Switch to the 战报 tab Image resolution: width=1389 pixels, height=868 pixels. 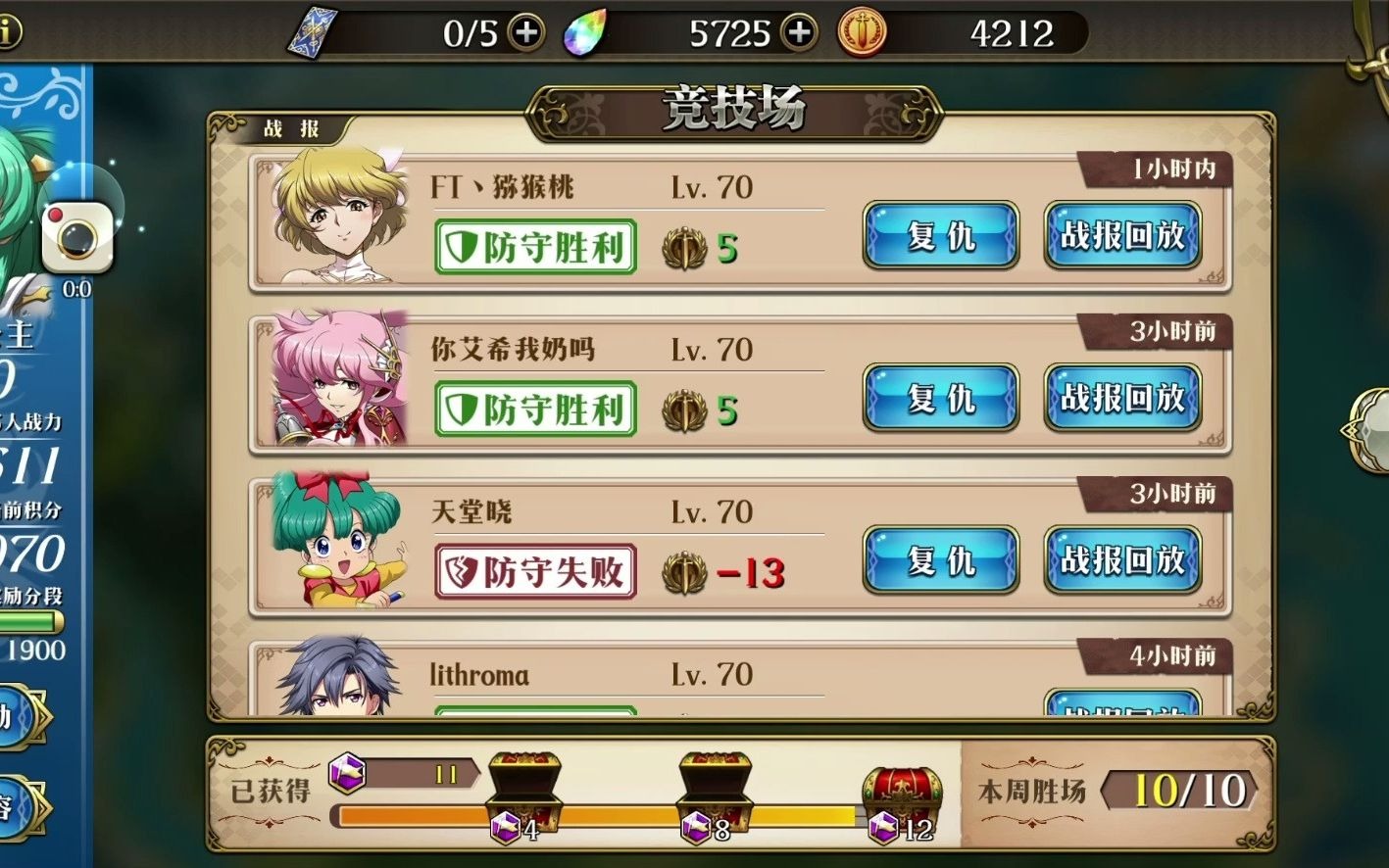tap(289, 128)
